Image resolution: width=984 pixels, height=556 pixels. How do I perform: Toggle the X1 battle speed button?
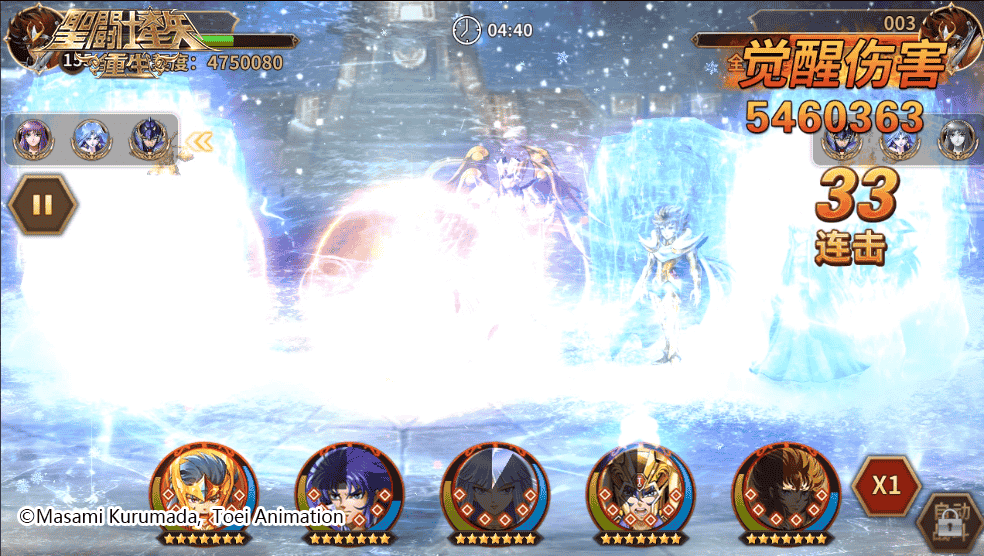coord(886,486)
